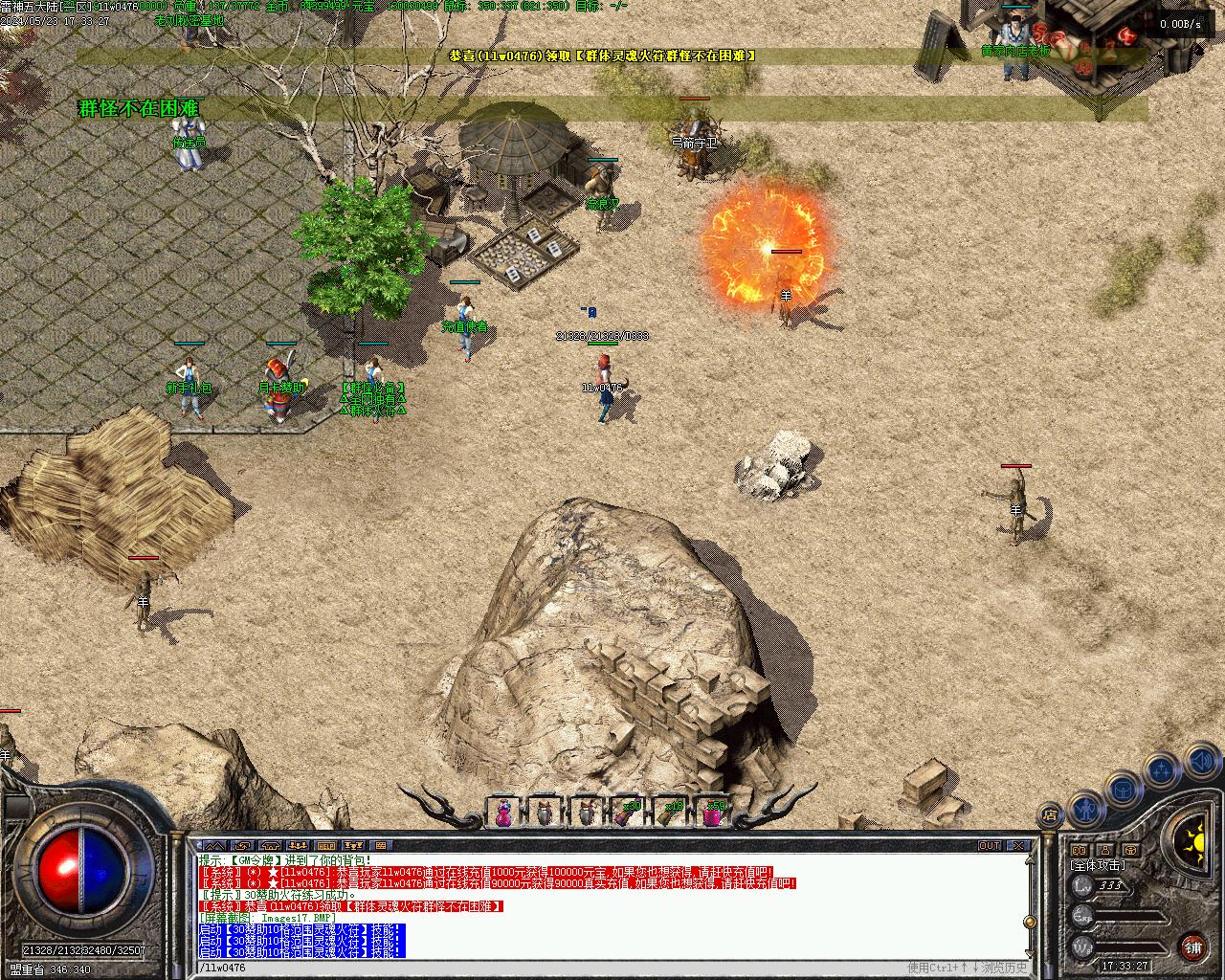Click the OUT button on the chat panel
Screen dimensions: 1225x980
coord(990,846)
